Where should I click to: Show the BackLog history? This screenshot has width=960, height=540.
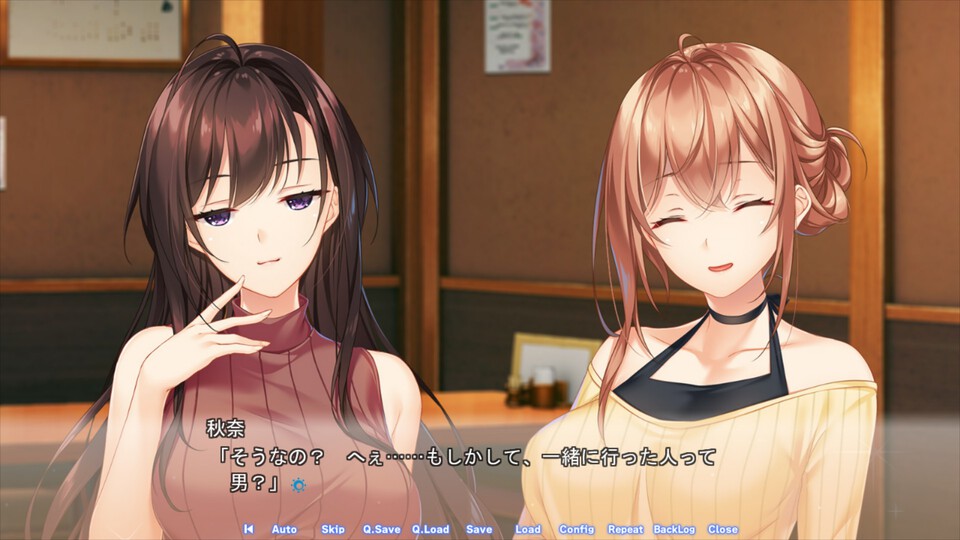coord(674,529)
